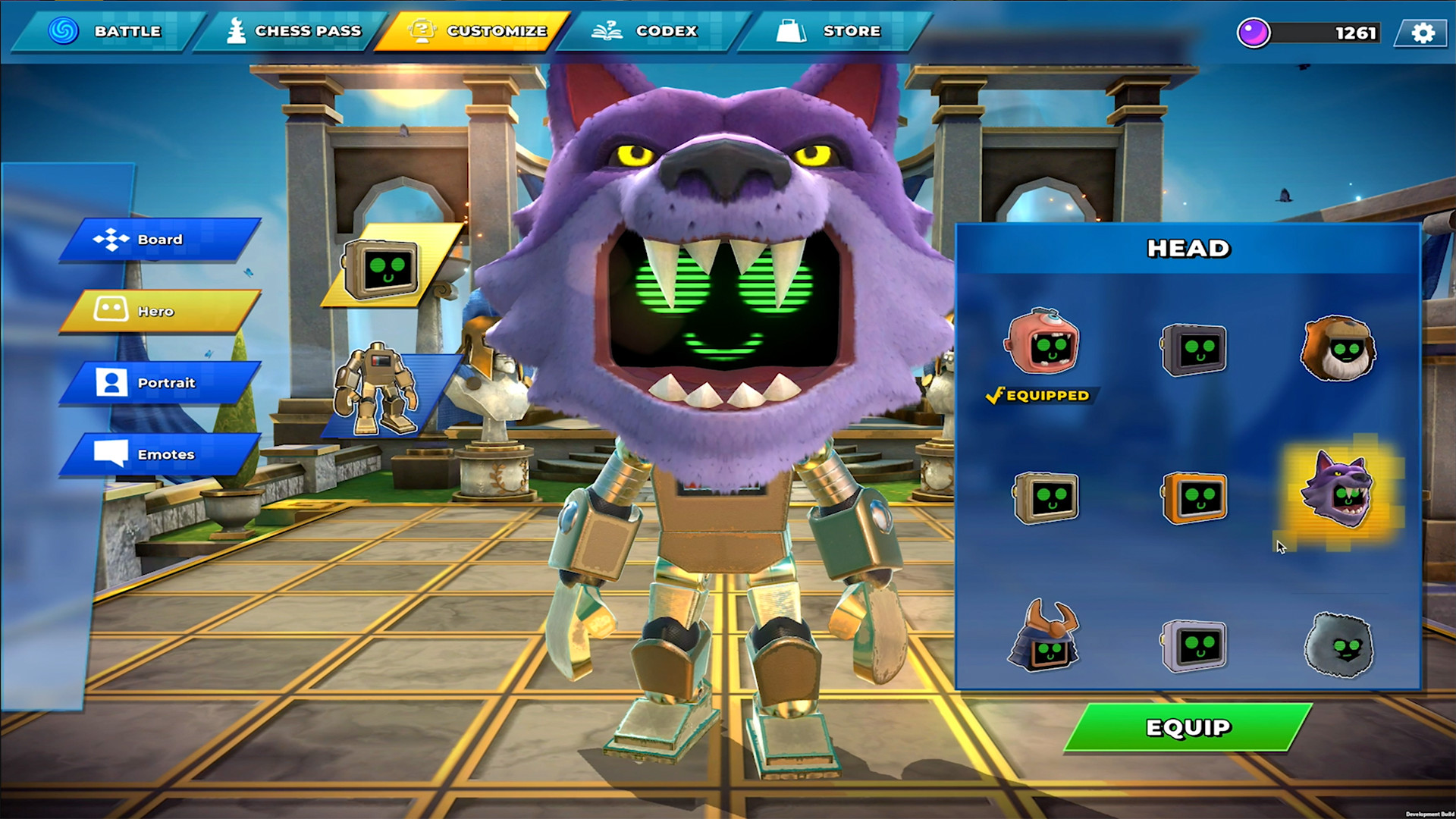The image size is (1456, 819).
Task: Pick the lion mane head
Action: tap(1338, 349)
